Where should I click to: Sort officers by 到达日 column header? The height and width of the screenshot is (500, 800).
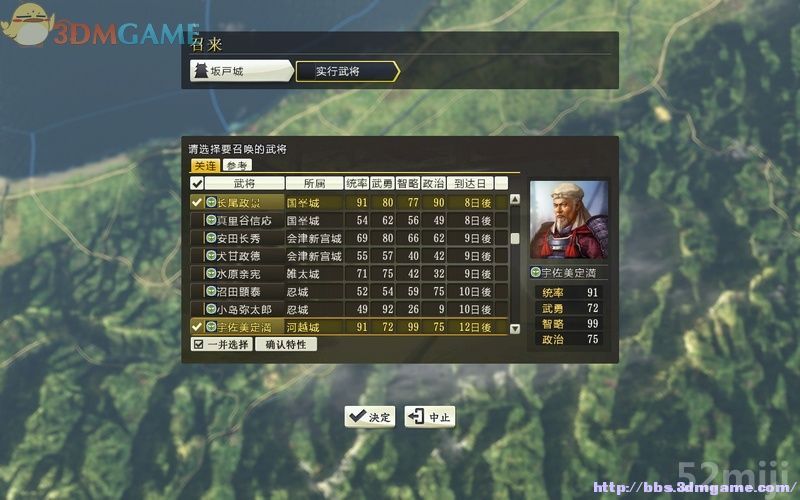tap(470, 184)
